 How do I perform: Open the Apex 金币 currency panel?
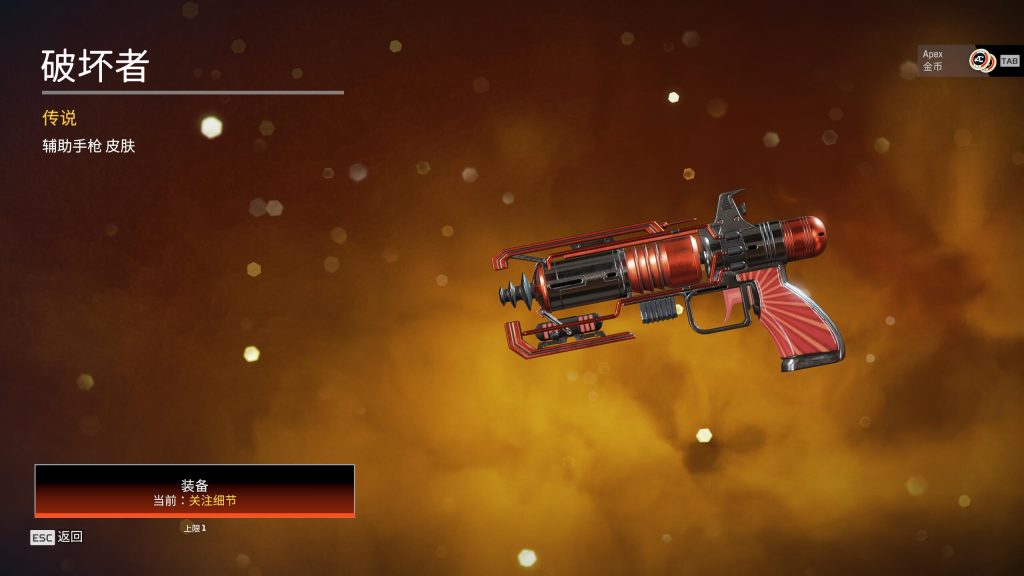point(956,60)
